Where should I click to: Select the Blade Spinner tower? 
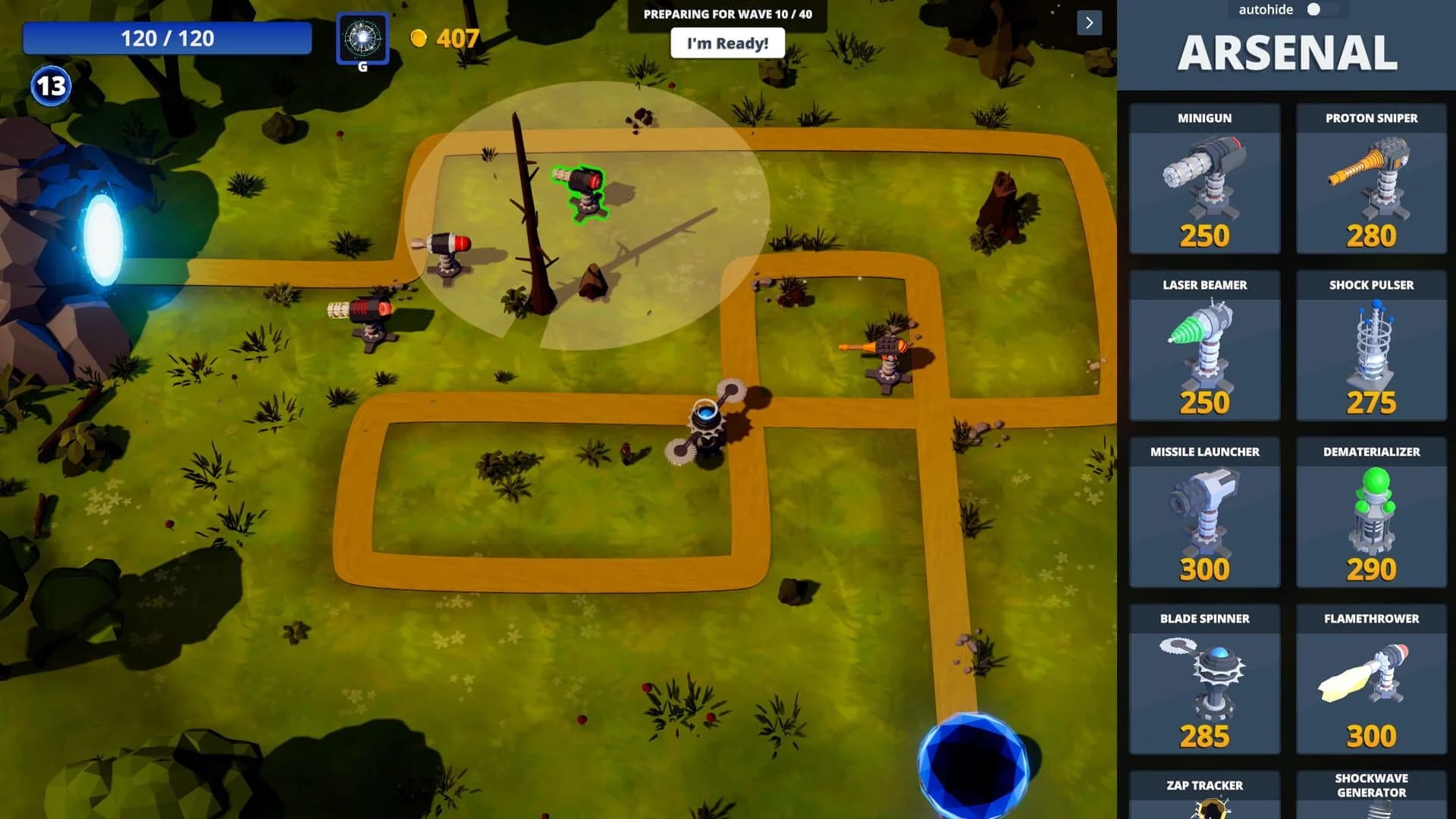tap(1204, 682)
